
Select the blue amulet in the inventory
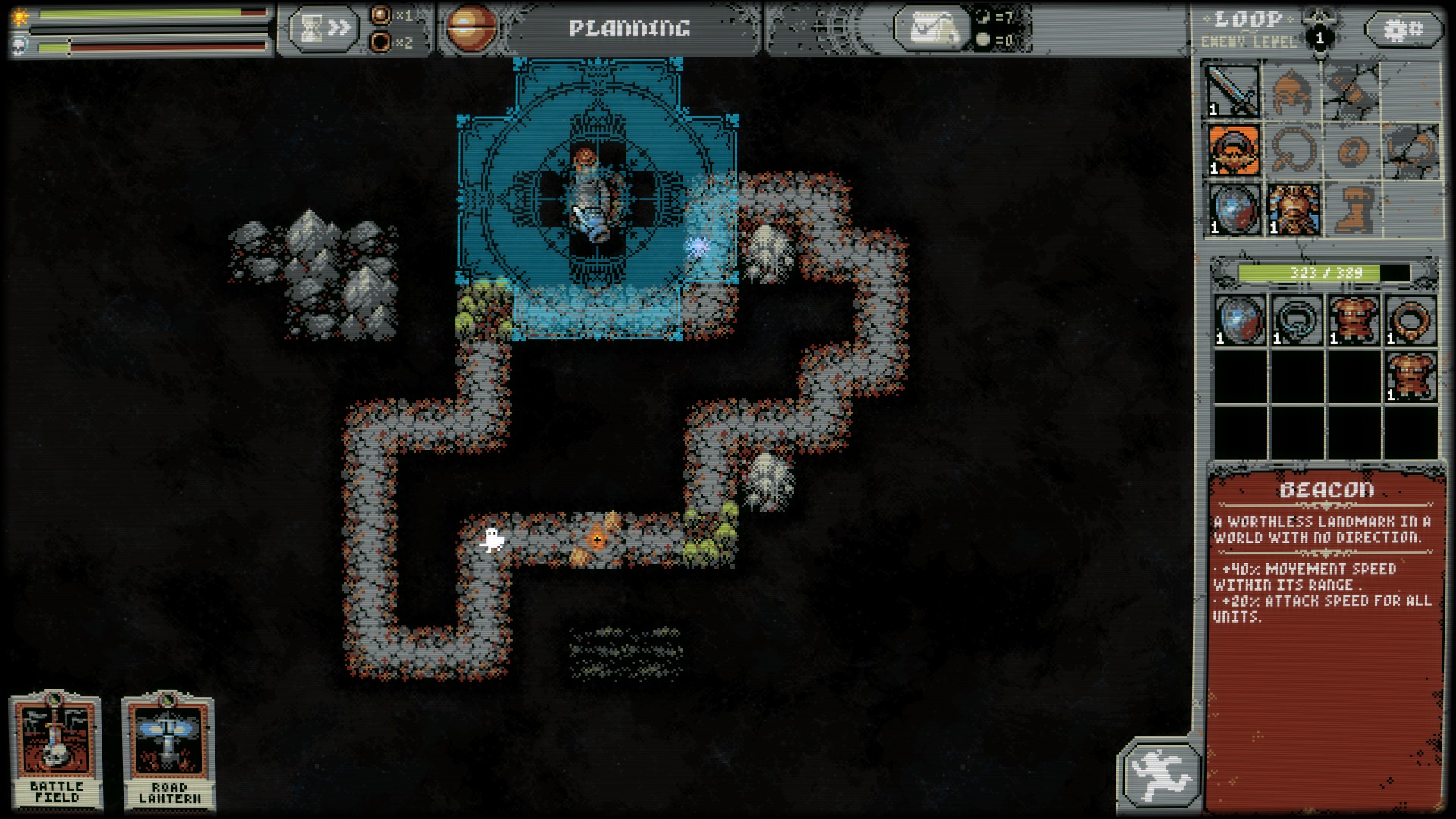pyautogui.click(x=1297, y=320)
